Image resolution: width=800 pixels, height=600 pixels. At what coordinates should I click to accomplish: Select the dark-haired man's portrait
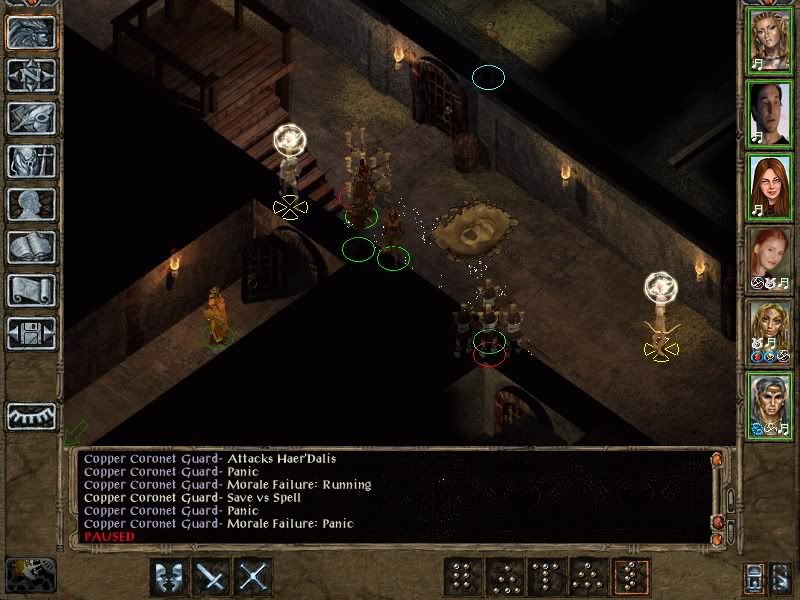[x=770, y=112]
